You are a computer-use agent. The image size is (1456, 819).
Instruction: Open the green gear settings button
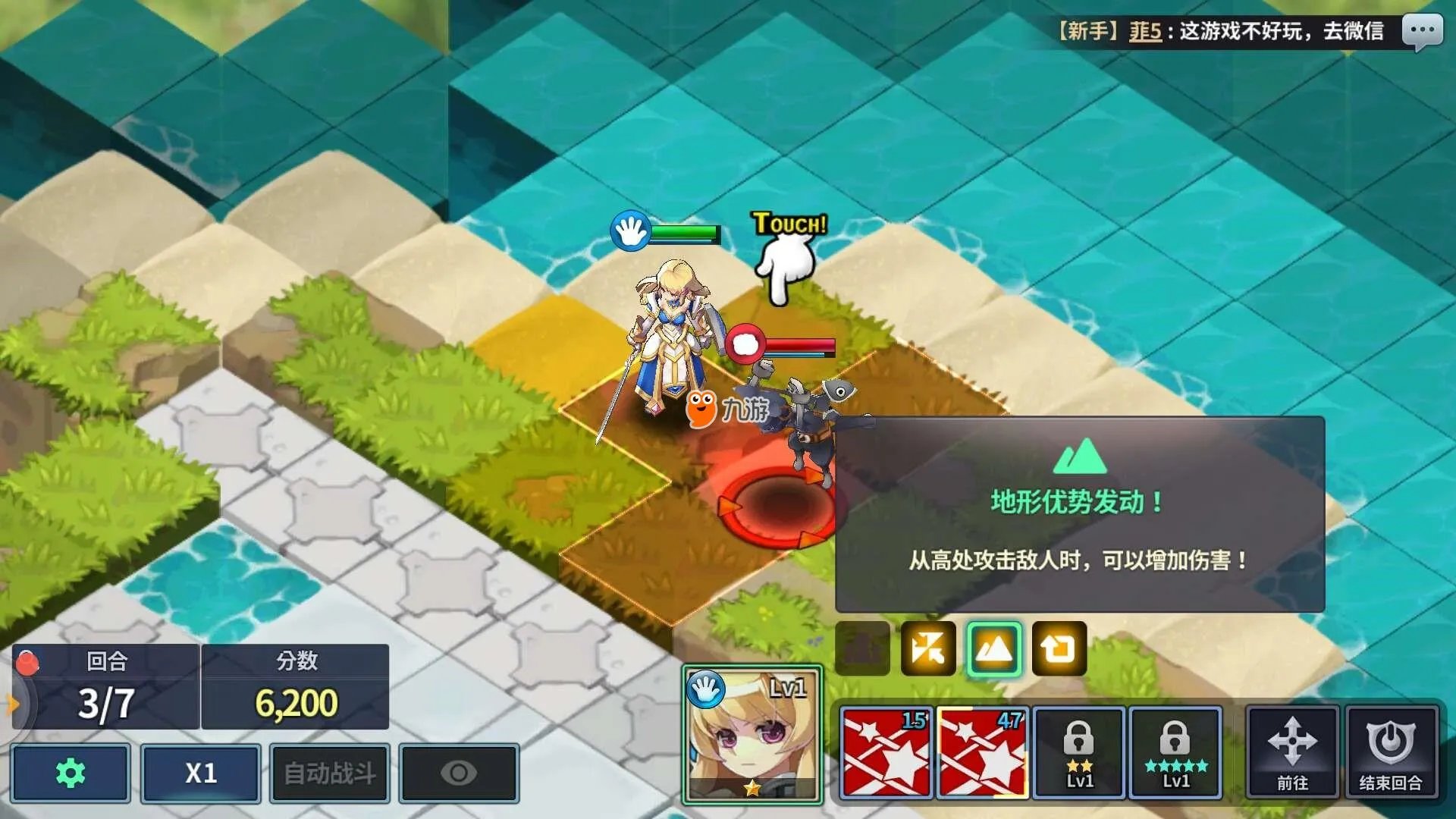[x=71, y=773]
